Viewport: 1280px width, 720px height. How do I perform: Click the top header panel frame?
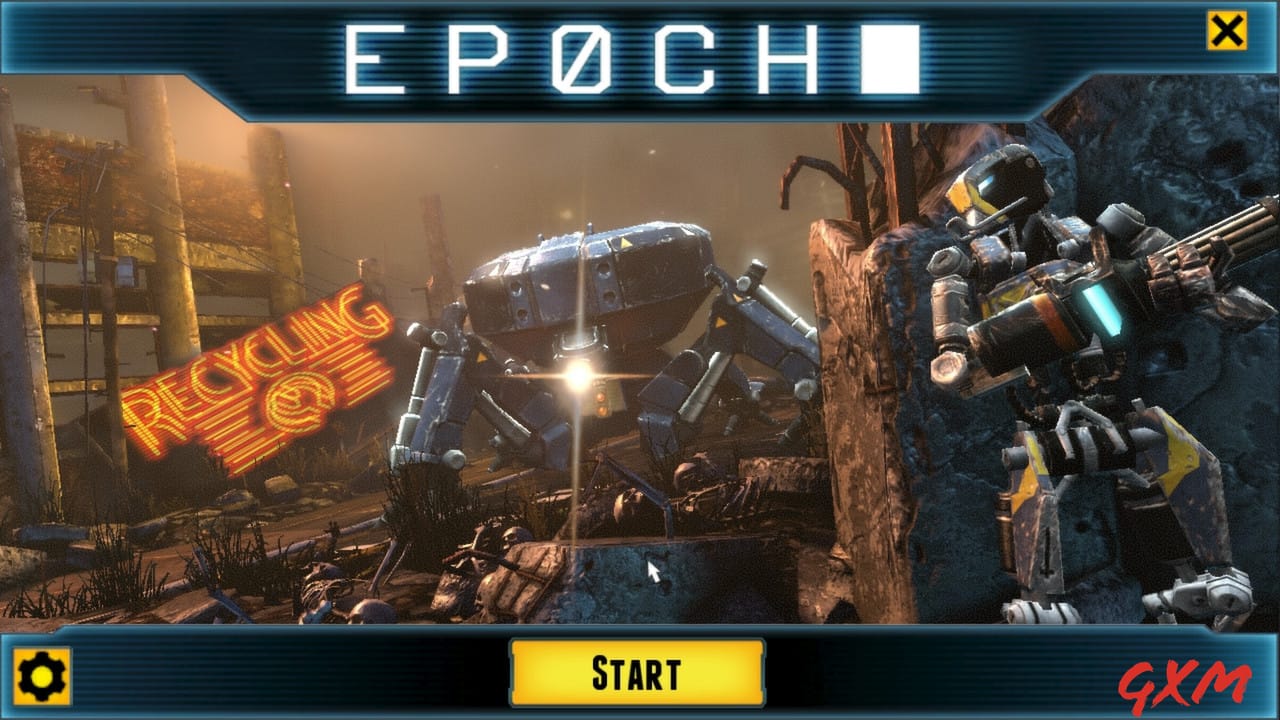coord(150,45)
